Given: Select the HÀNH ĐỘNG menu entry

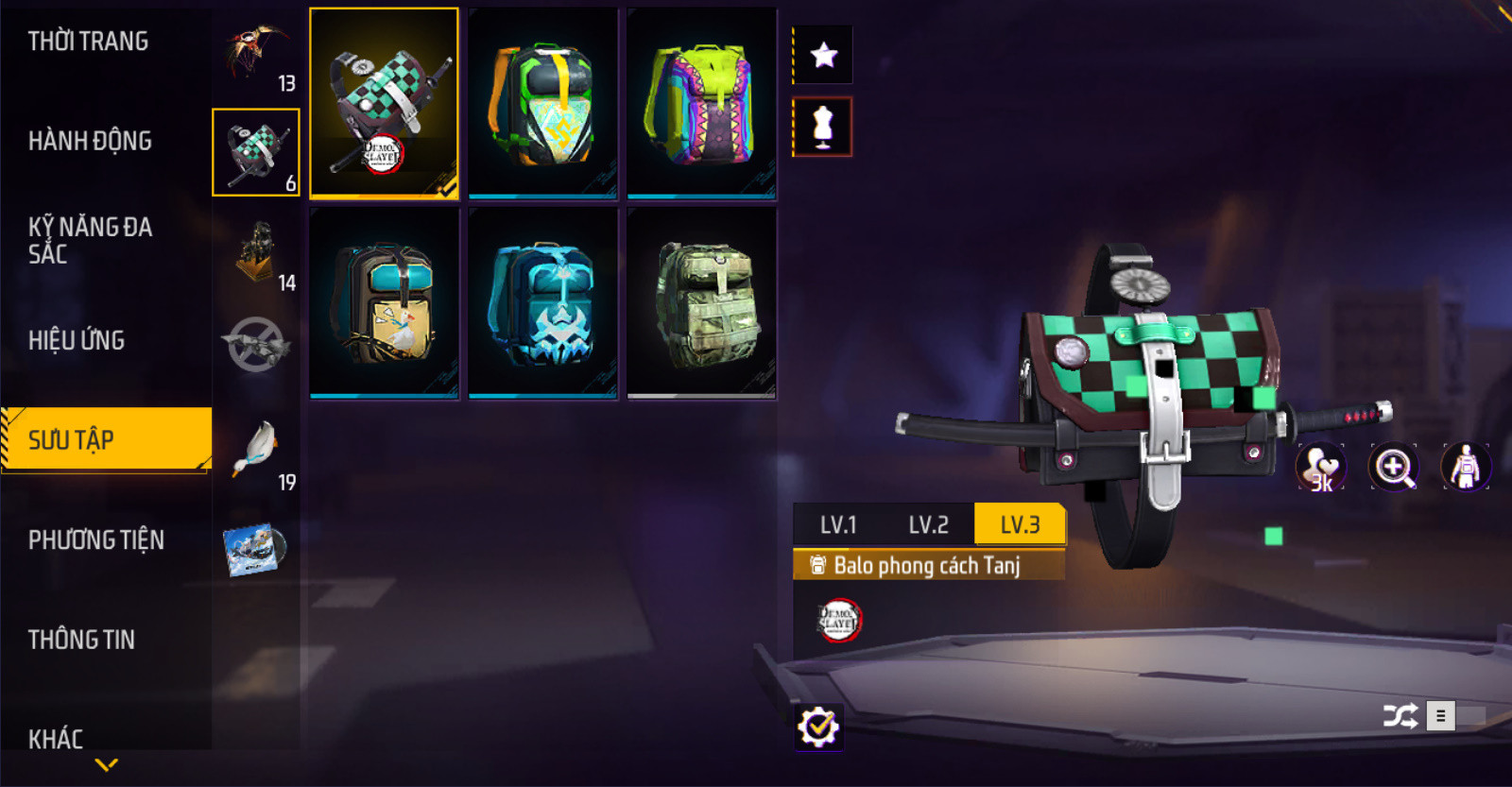Looking at the screenshot, I should pos(90,141).
